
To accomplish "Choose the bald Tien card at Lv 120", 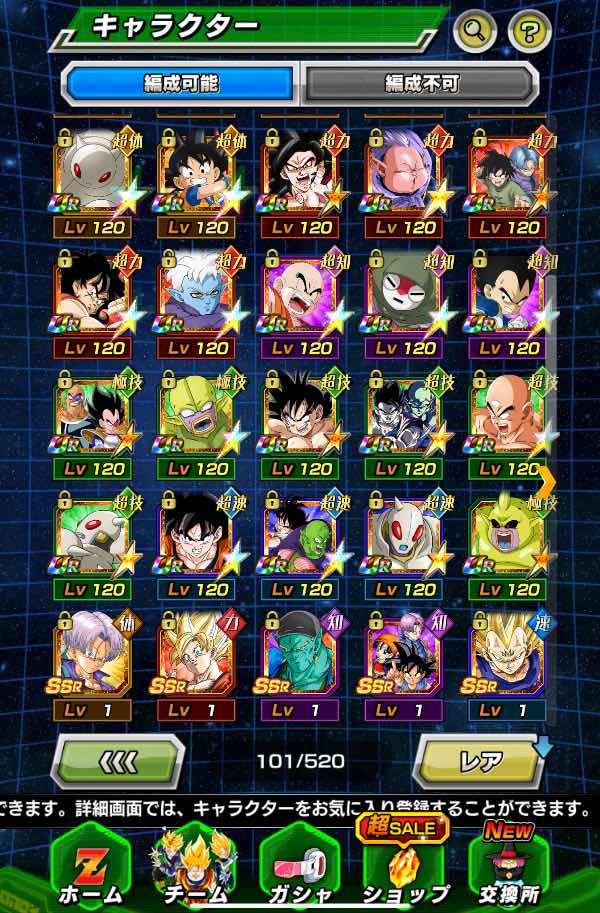I will coord(508,417).
